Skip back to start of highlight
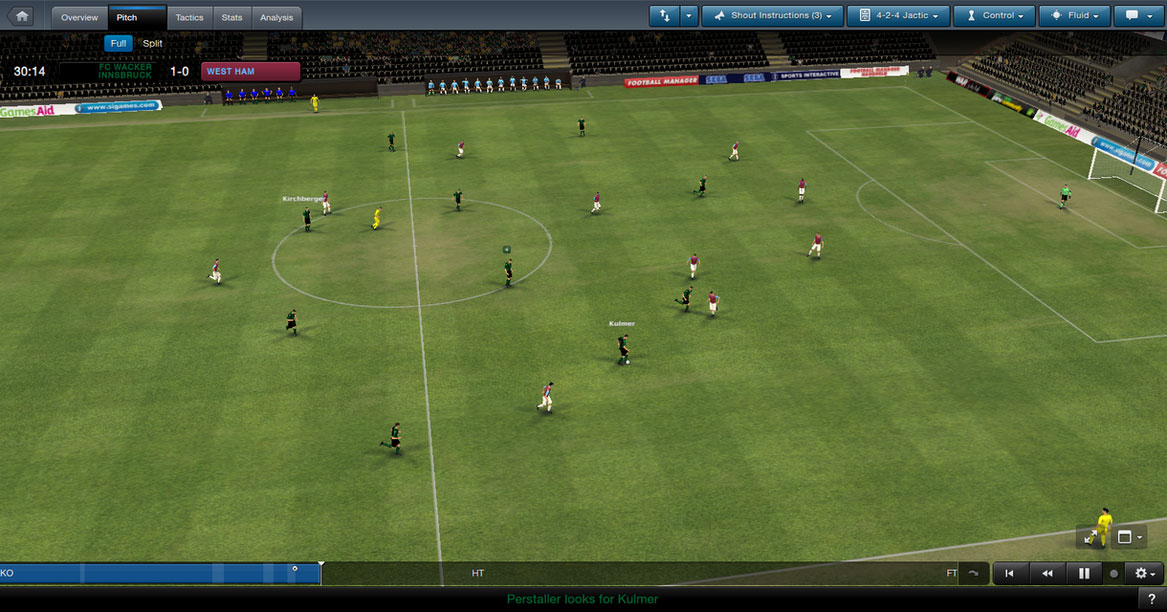This screenshot has width=1167, height=612. point(1010,573)
